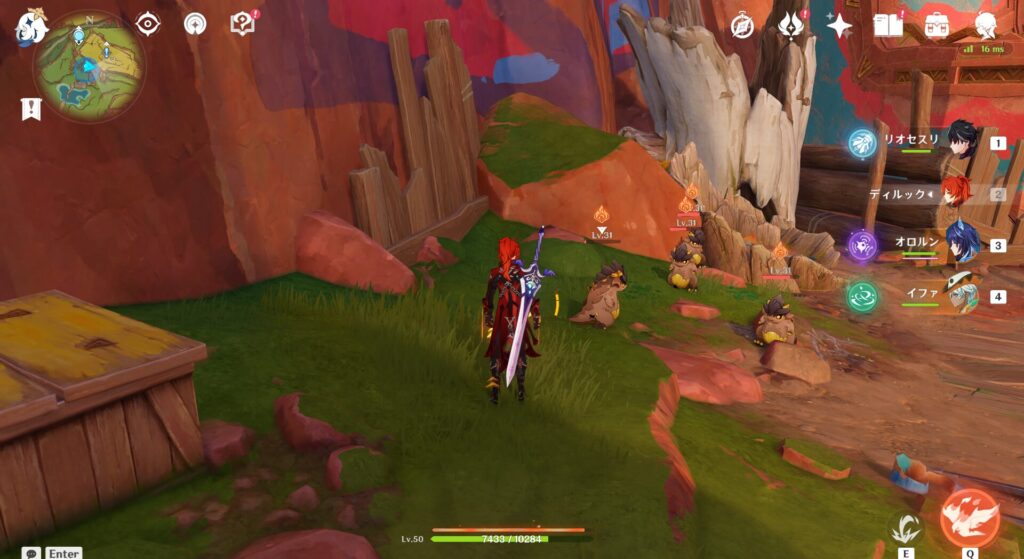Screen dimensions: 1024x559
Task: Open the four-point star Wish icon
Action: click(839, 25)
